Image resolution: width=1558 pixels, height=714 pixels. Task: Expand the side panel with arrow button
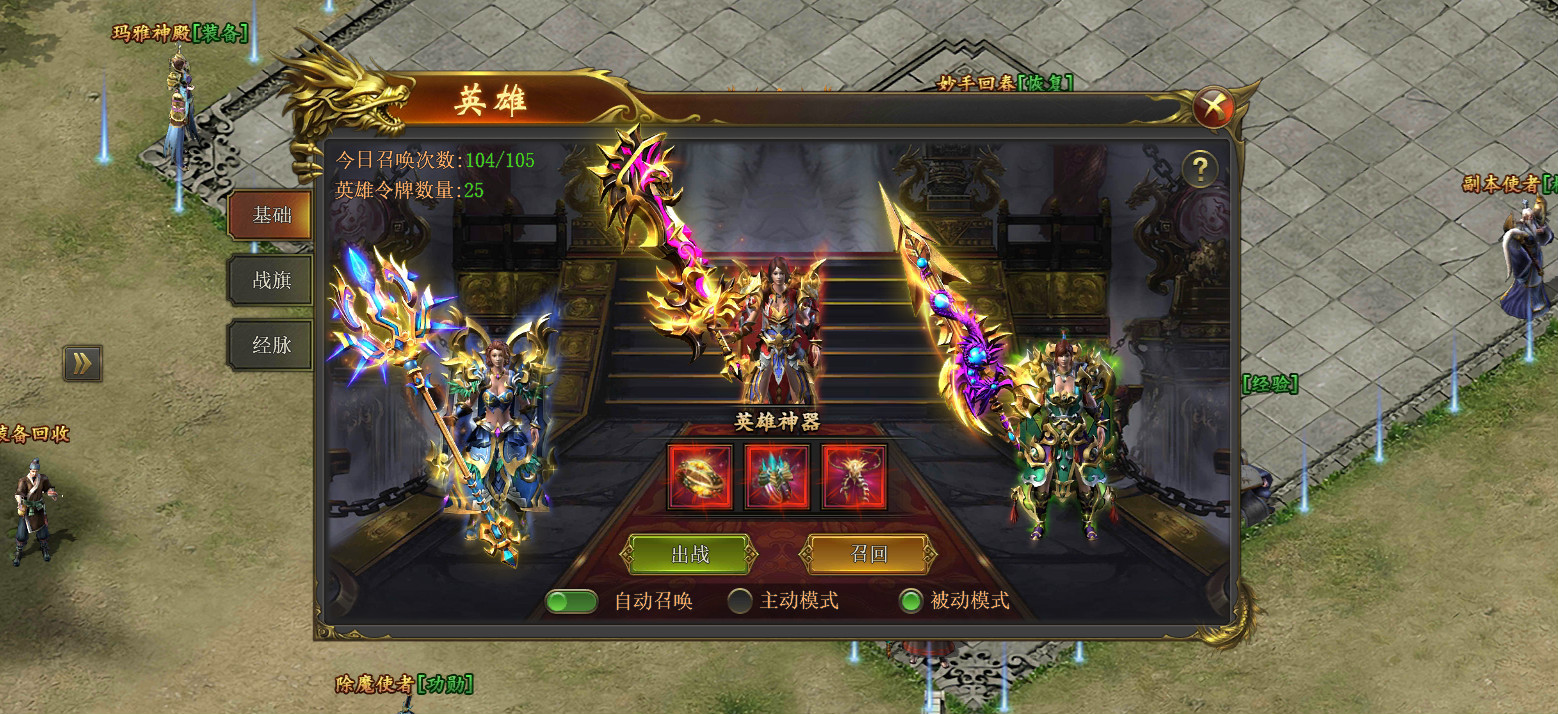click(x=82, y=363)
